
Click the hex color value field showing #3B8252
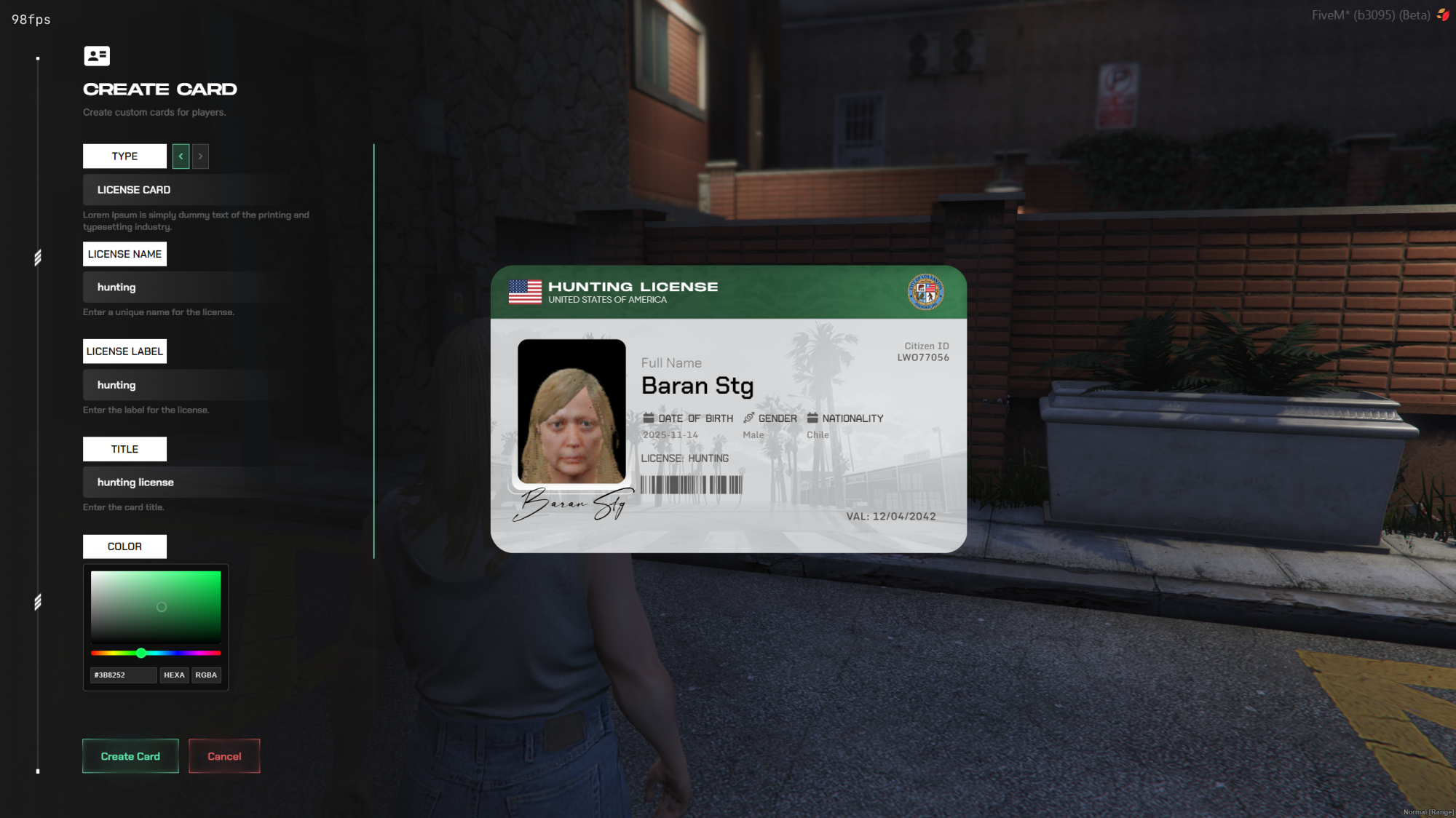click(122, 675)
